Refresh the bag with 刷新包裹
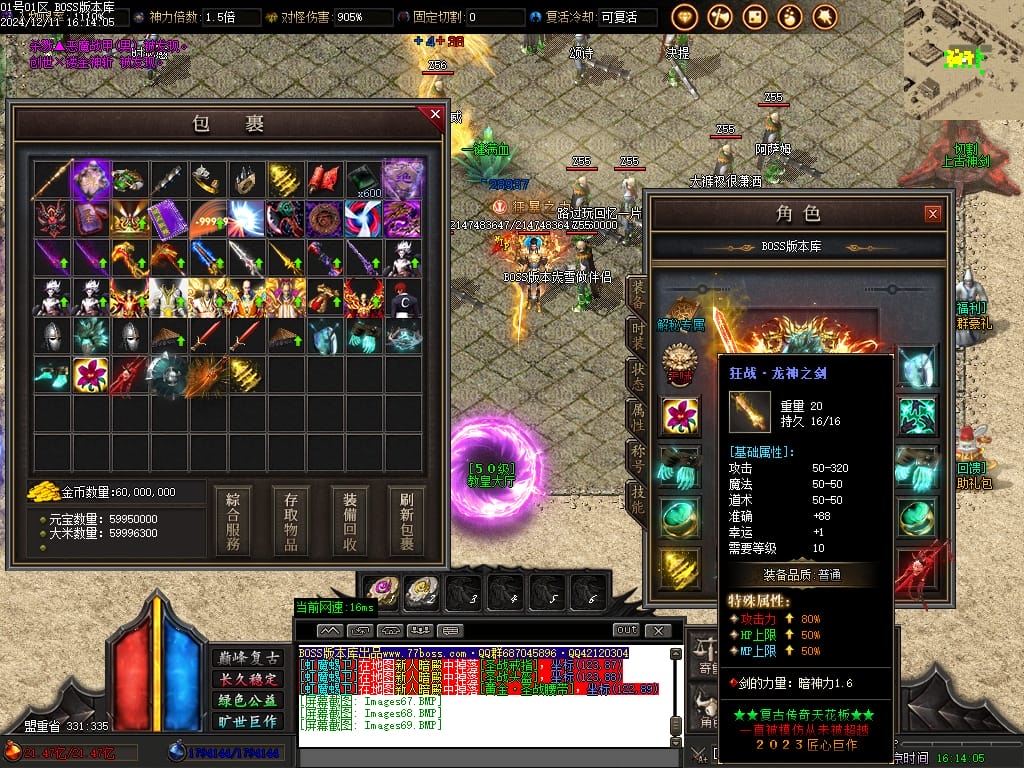Viewport: 1024px width, 768px height. [x=407, y=521]
